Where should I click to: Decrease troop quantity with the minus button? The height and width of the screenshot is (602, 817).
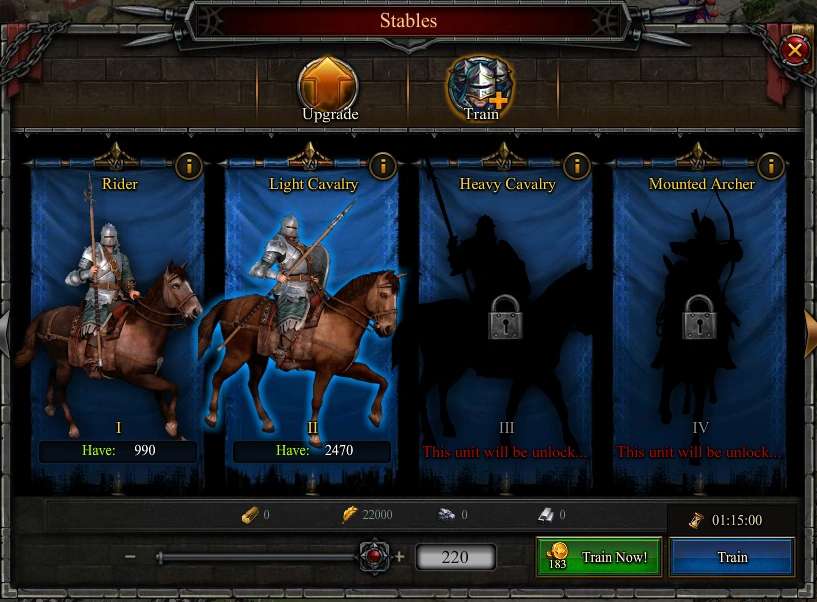(x=131, y=557)
